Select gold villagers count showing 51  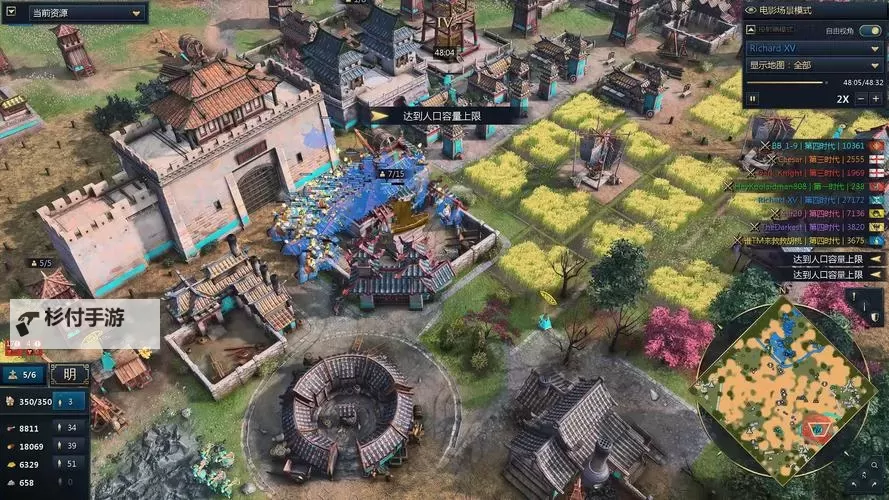[71, 464]
